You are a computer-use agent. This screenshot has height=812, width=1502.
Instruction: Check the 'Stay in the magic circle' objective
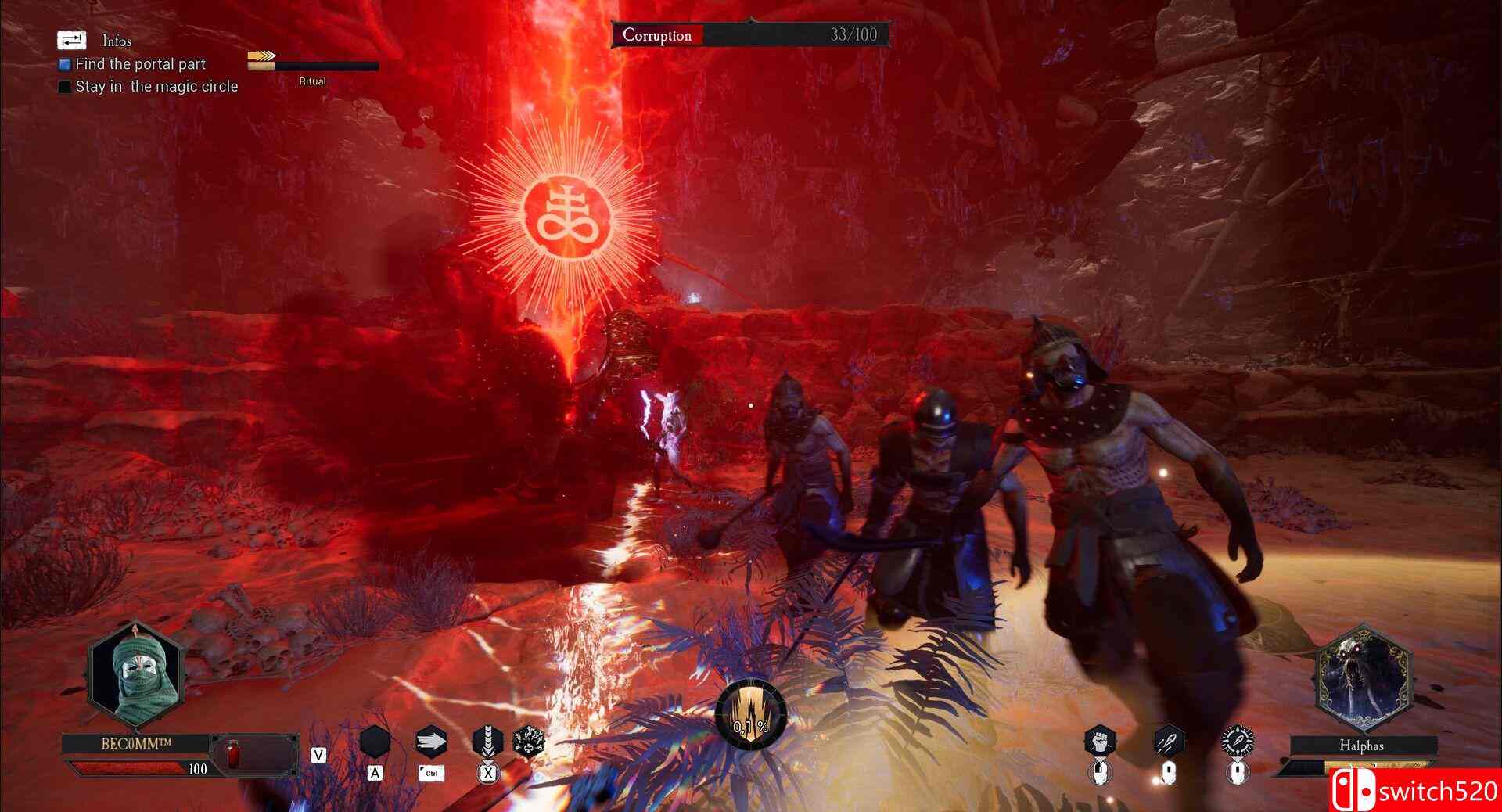(65, 87)
